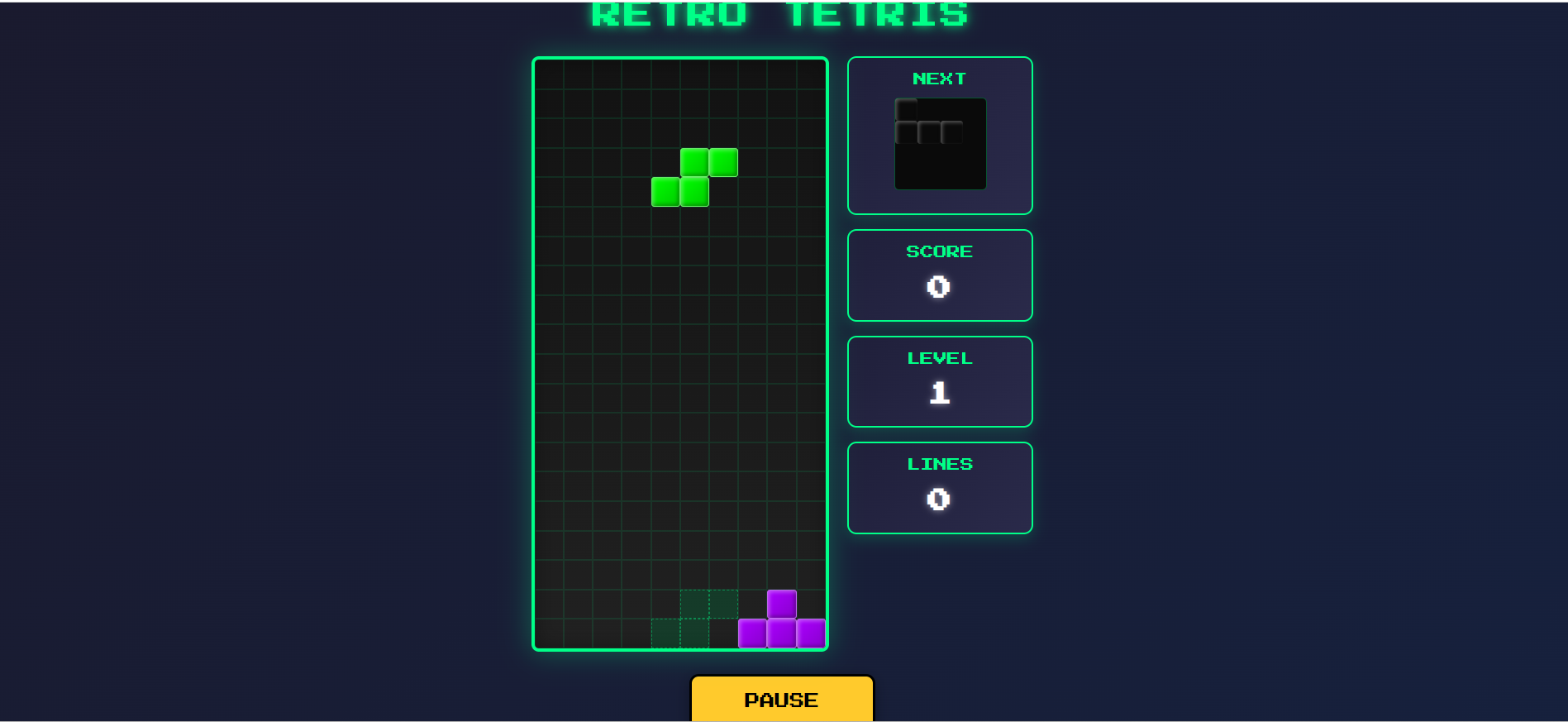
Task: Click the leftmost purple block in the row
Action: click(x=752, y=632)
